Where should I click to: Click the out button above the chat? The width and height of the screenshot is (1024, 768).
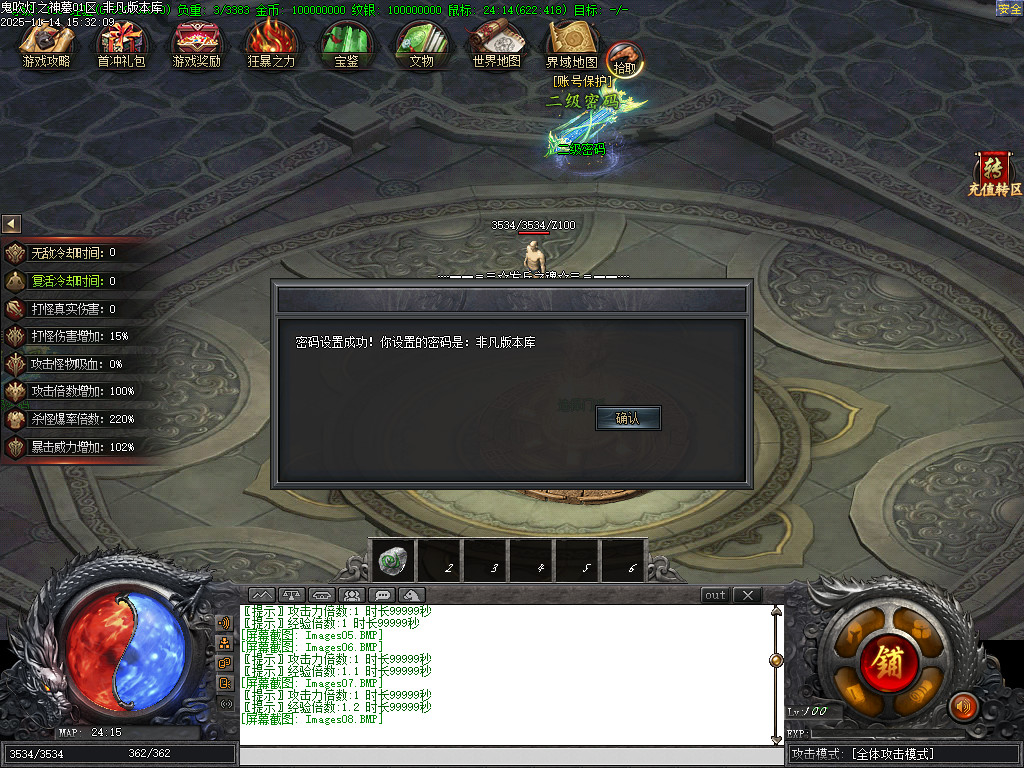tap(715, 595)
